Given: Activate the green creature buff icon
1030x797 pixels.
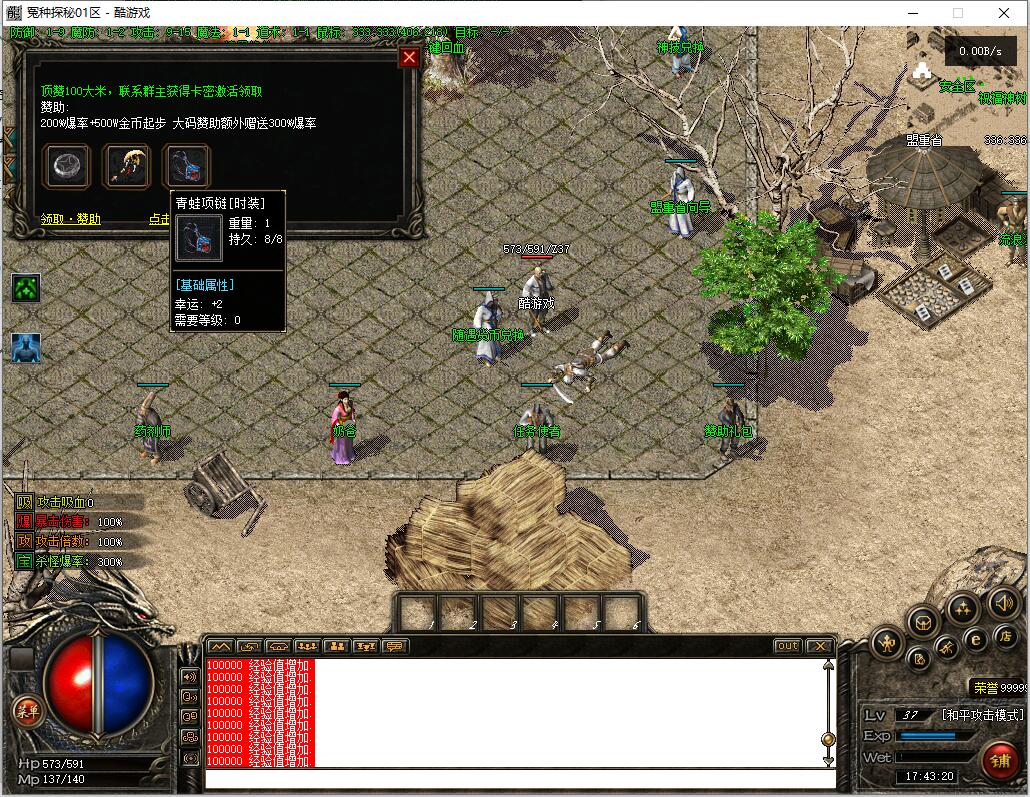Looking at the screenshot, I should [26, 288].
